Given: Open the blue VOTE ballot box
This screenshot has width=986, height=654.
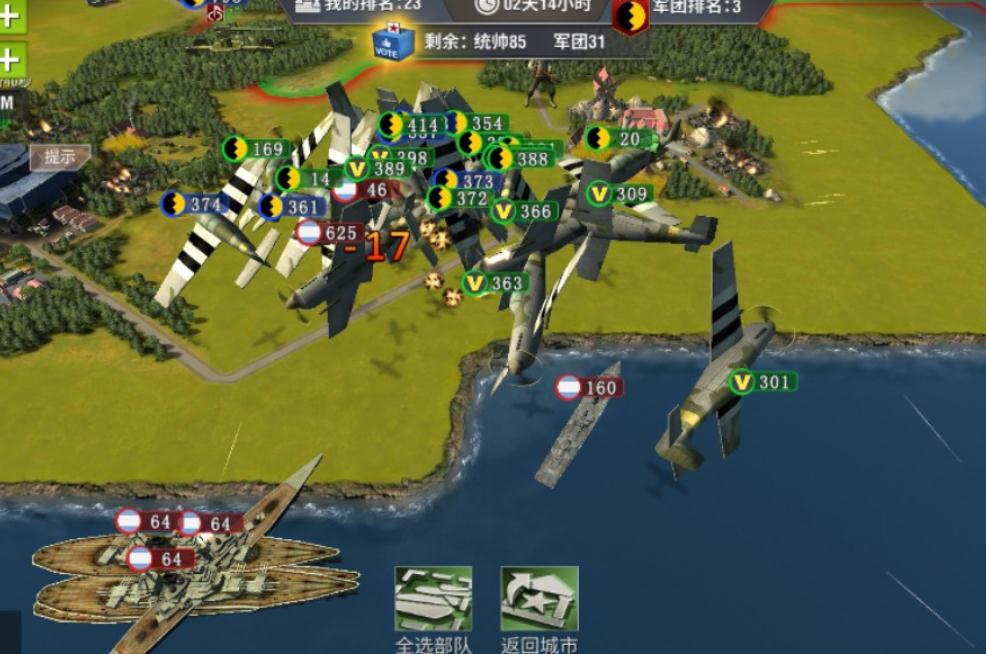Looking at the screenshot, I should (393, 41).
